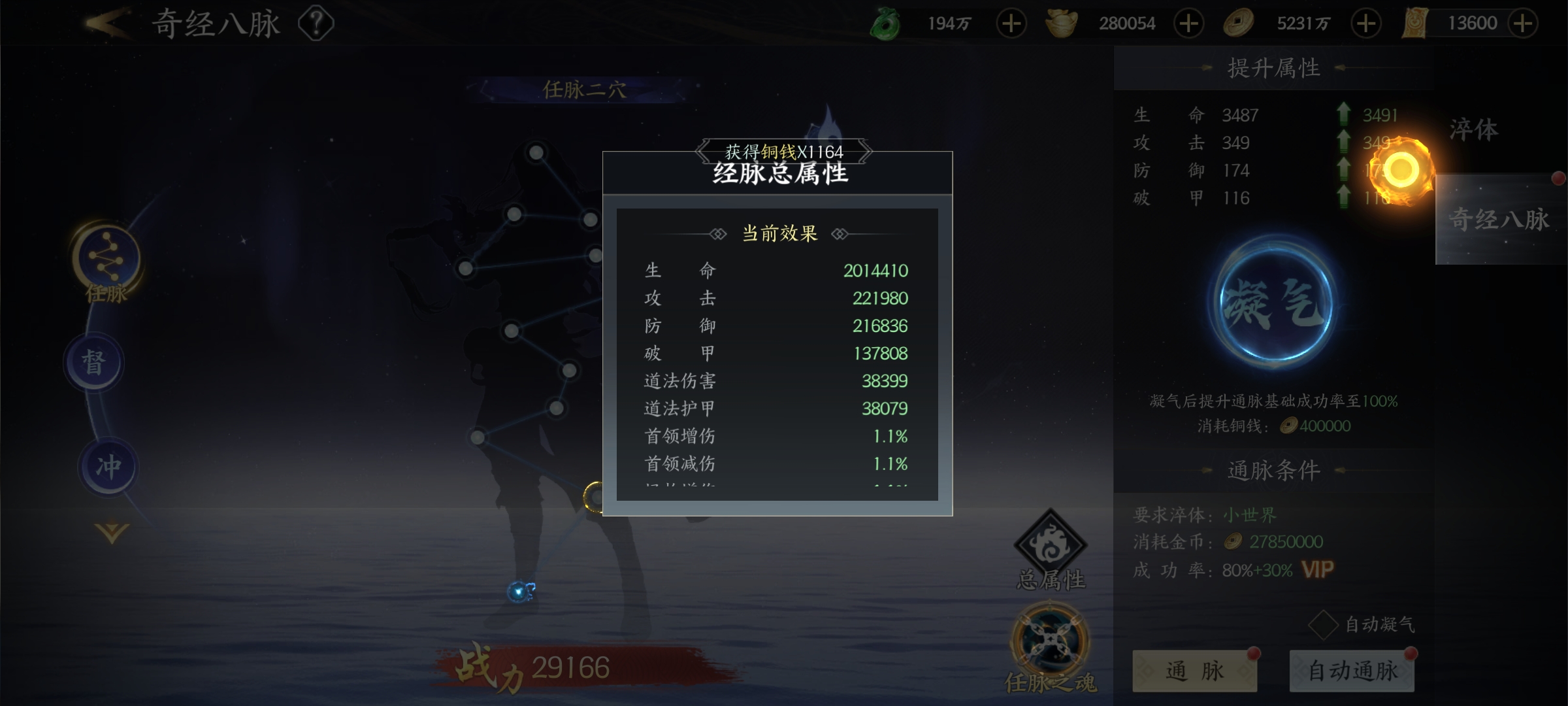1568x706 pixels.
Task: Open the help question mark icon
Action: pos(316,24)
